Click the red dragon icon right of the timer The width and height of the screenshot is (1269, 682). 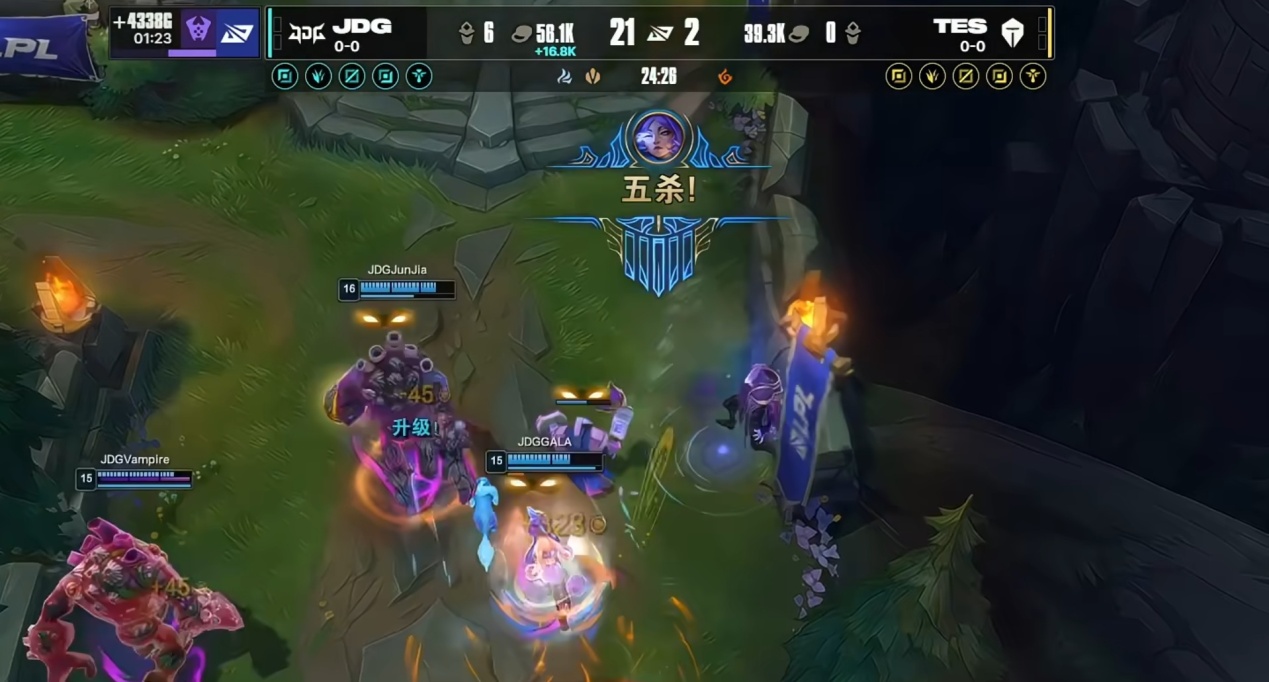point(725,77)
